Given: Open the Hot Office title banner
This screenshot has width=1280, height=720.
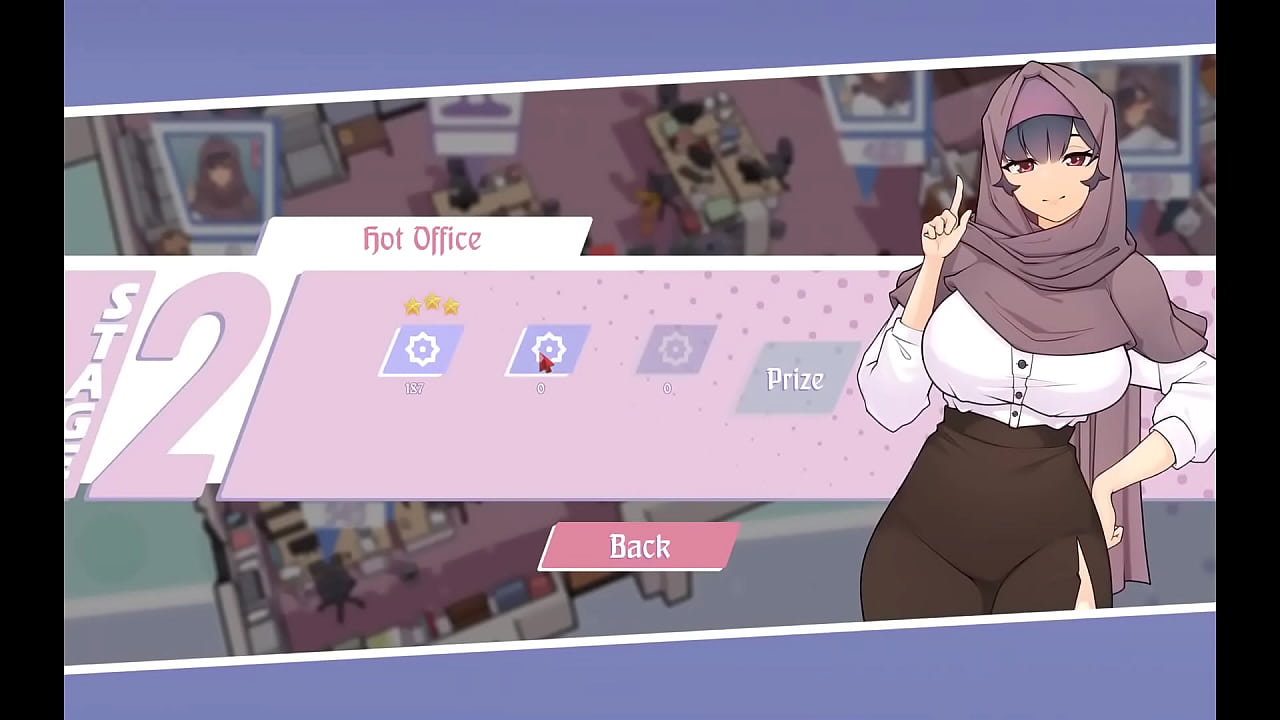Looking at the screenshot, I should coord(421,239).
